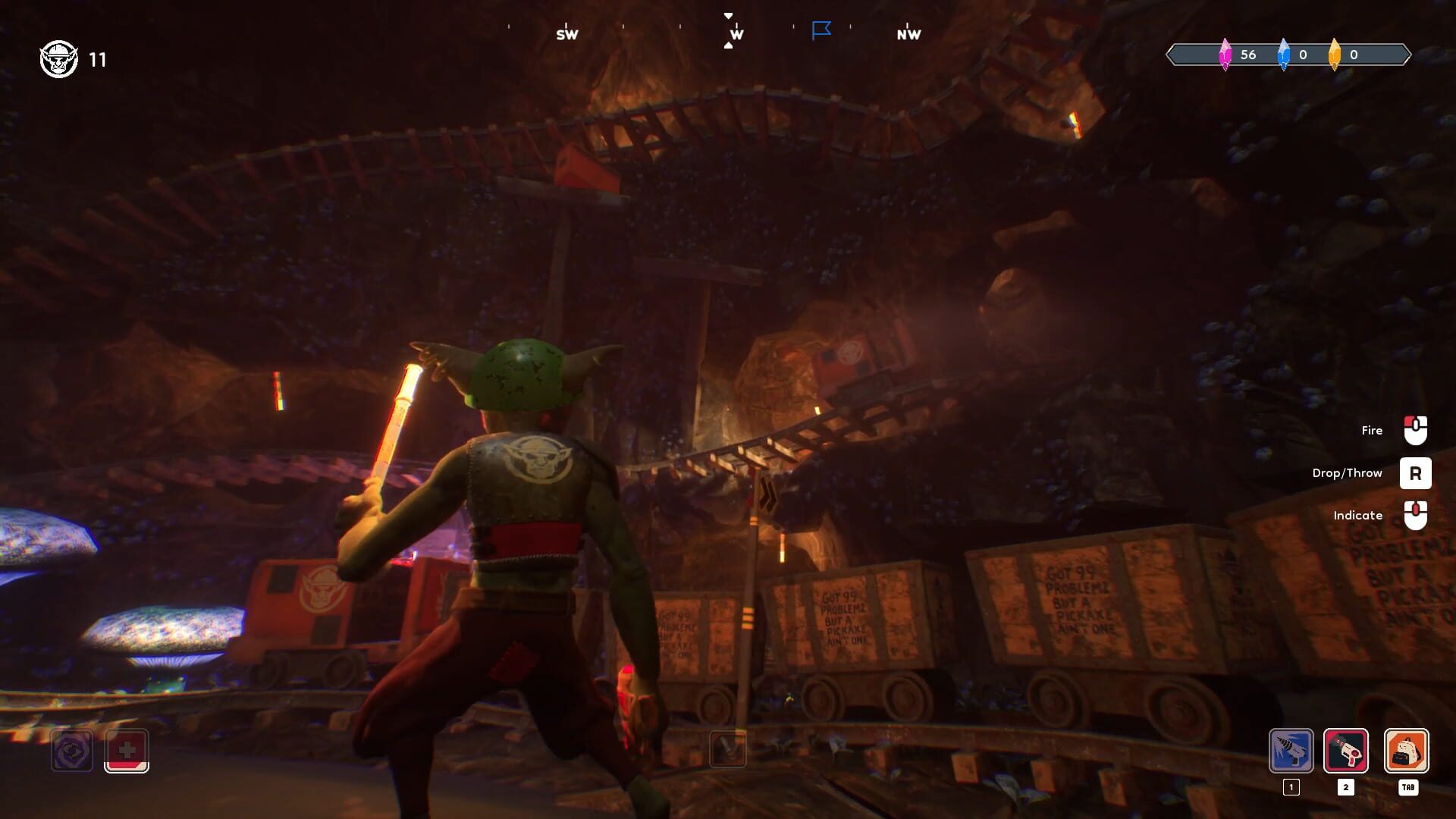Viewport: 1456px width, 819px height.
Task: Click the W heading on the compass bar
Action: (733, 34)
